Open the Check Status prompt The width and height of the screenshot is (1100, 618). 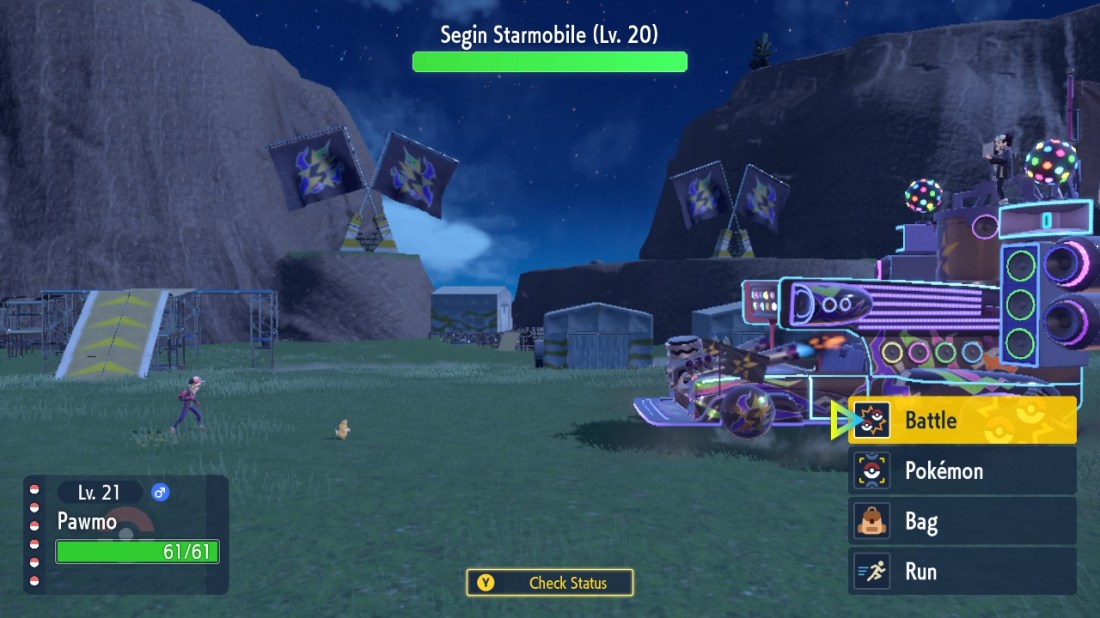[x=550, y=583]
